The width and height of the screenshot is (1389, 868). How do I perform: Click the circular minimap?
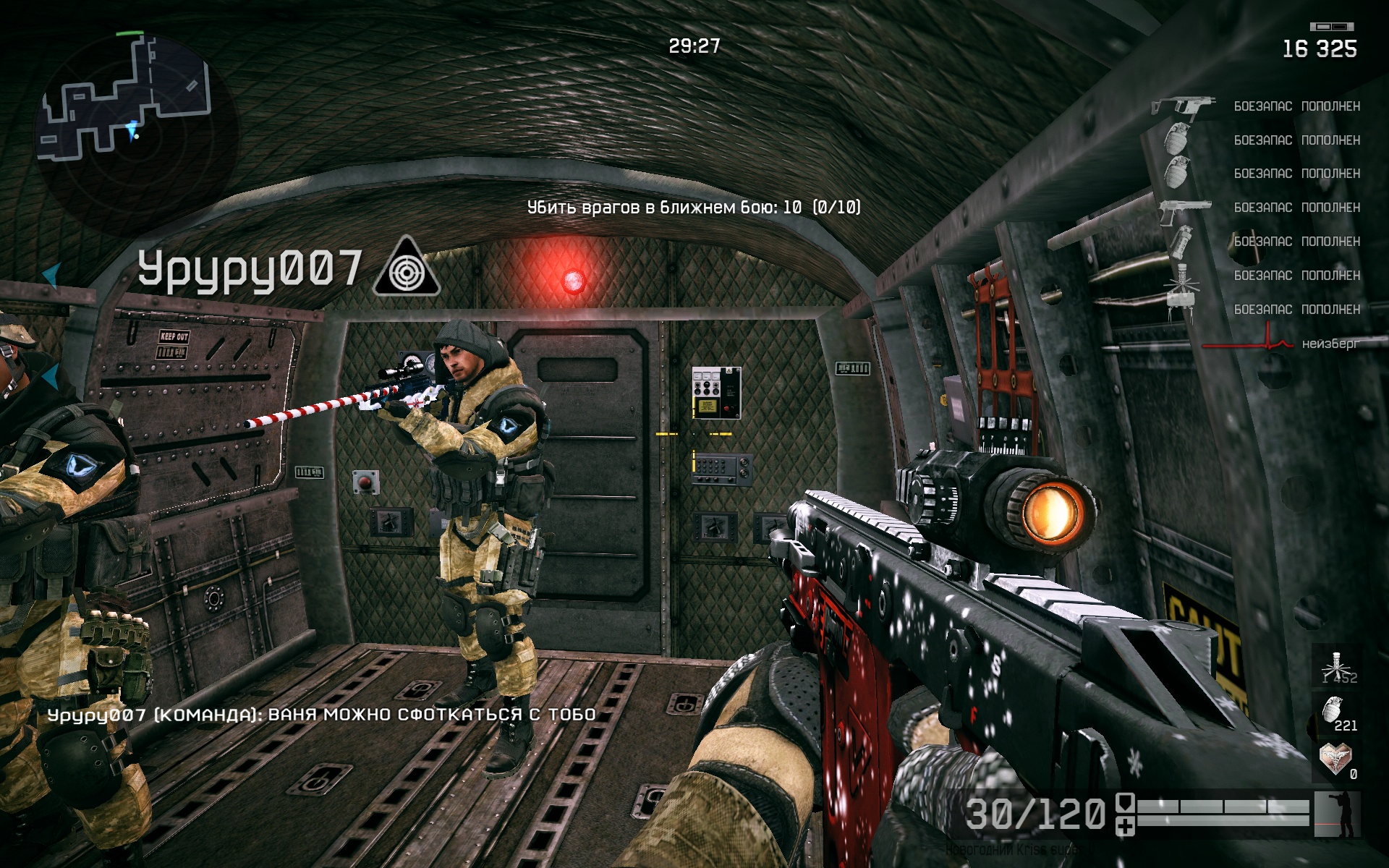coord(134,130)
